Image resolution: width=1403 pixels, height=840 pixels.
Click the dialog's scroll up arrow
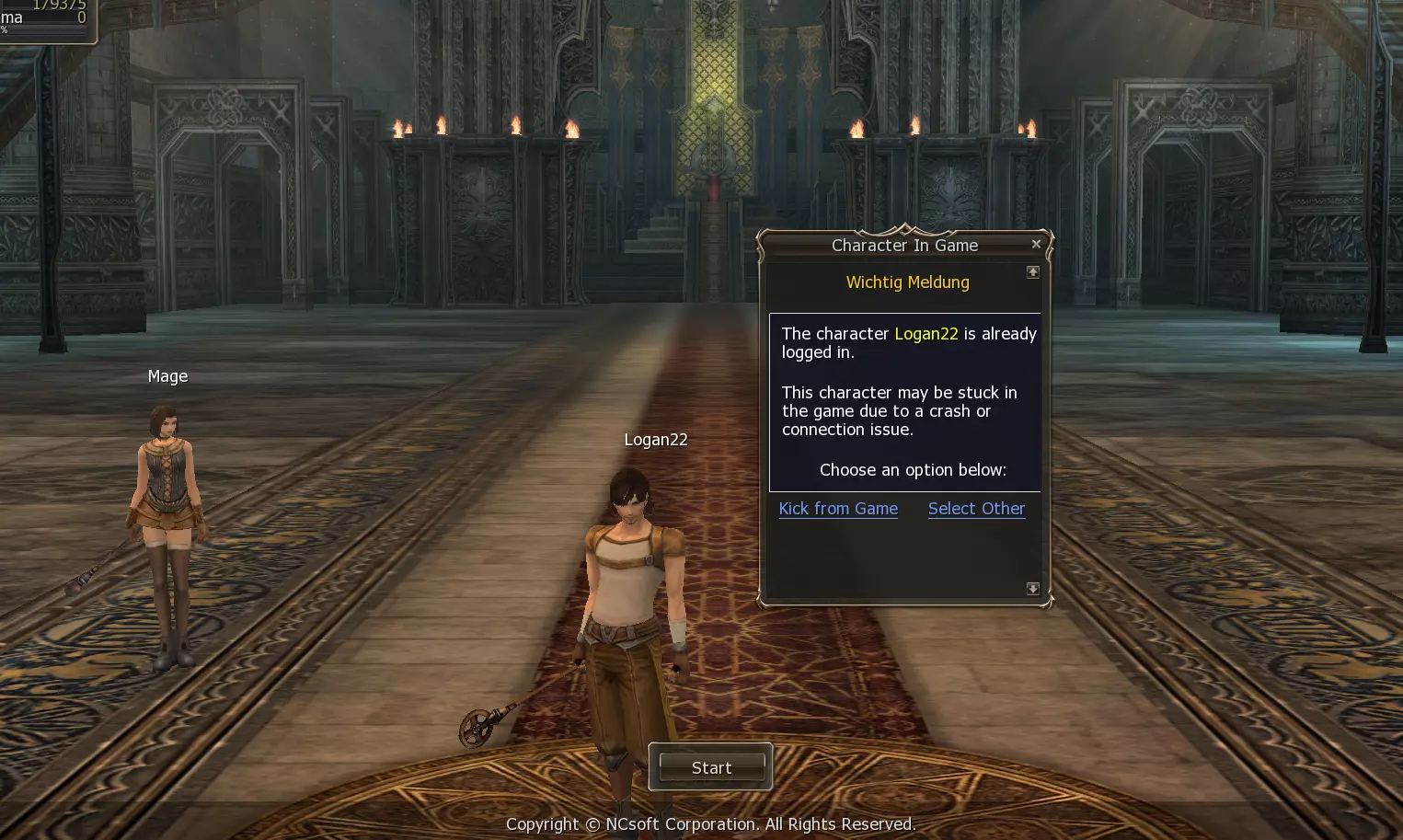[x=1033, y=272]
